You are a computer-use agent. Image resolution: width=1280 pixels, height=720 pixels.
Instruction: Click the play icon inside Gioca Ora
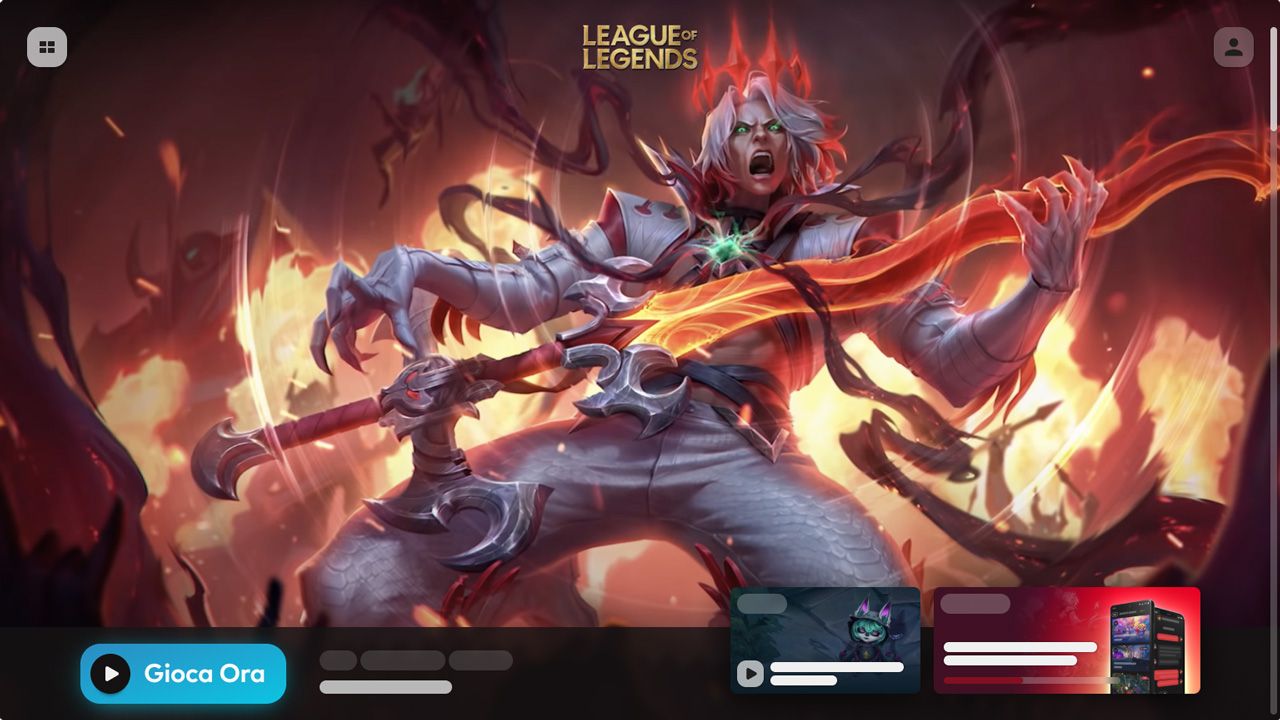pyautogui.click(x=109, y=674)
